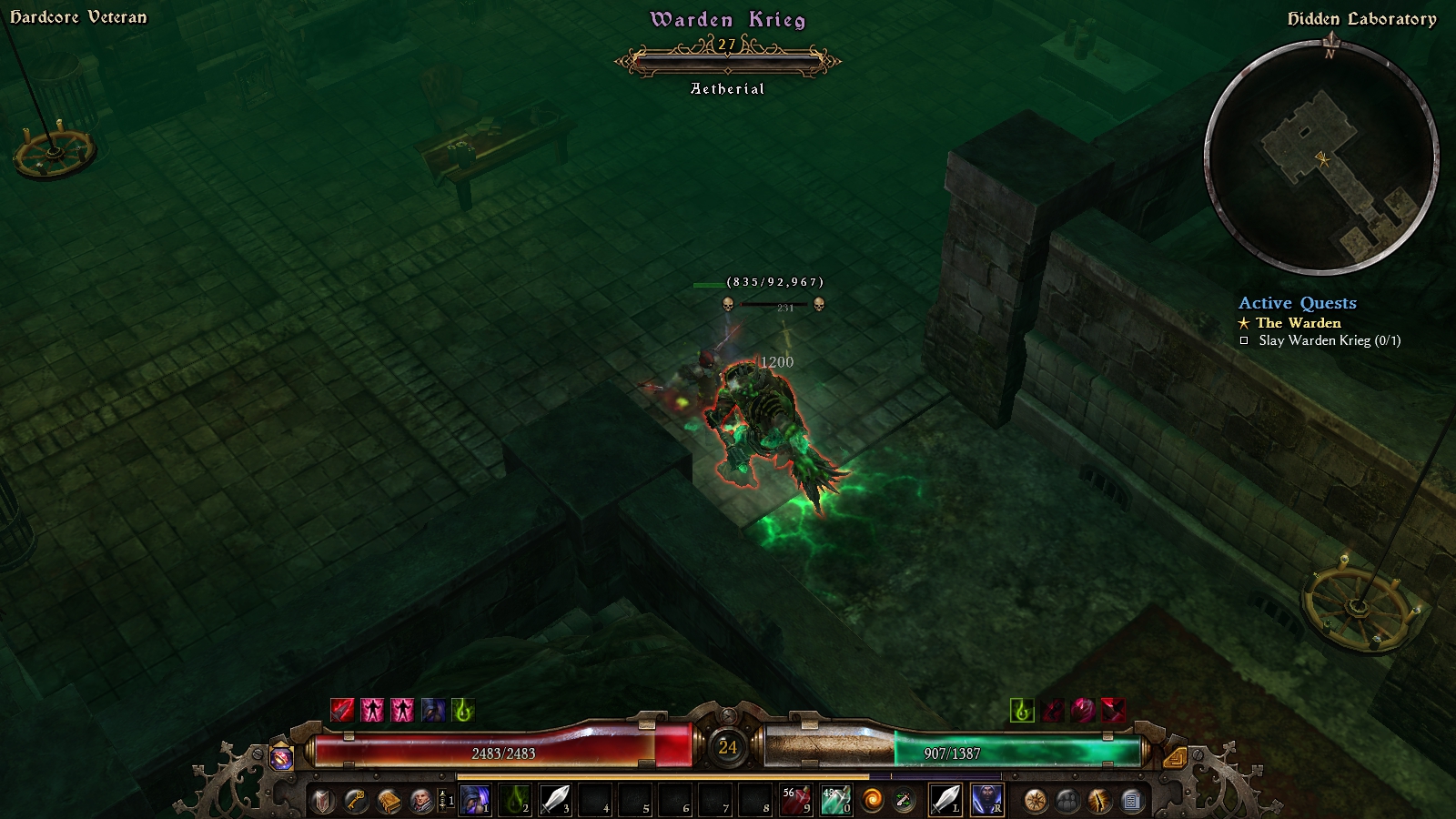Change the left mouse button sword skill

[x=945, y=800]
